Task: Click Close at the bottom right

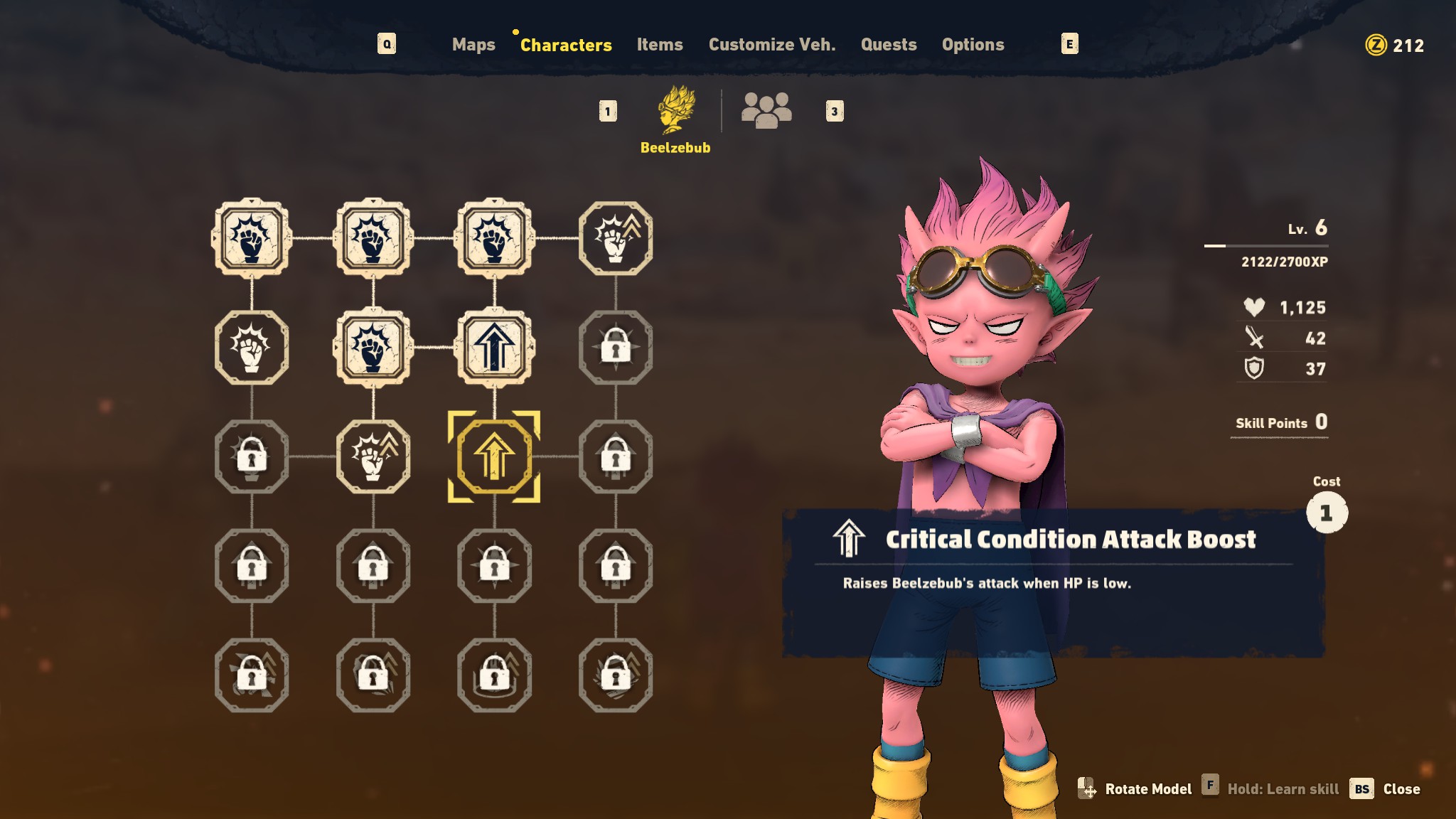Action: [x=1401, y=789]
